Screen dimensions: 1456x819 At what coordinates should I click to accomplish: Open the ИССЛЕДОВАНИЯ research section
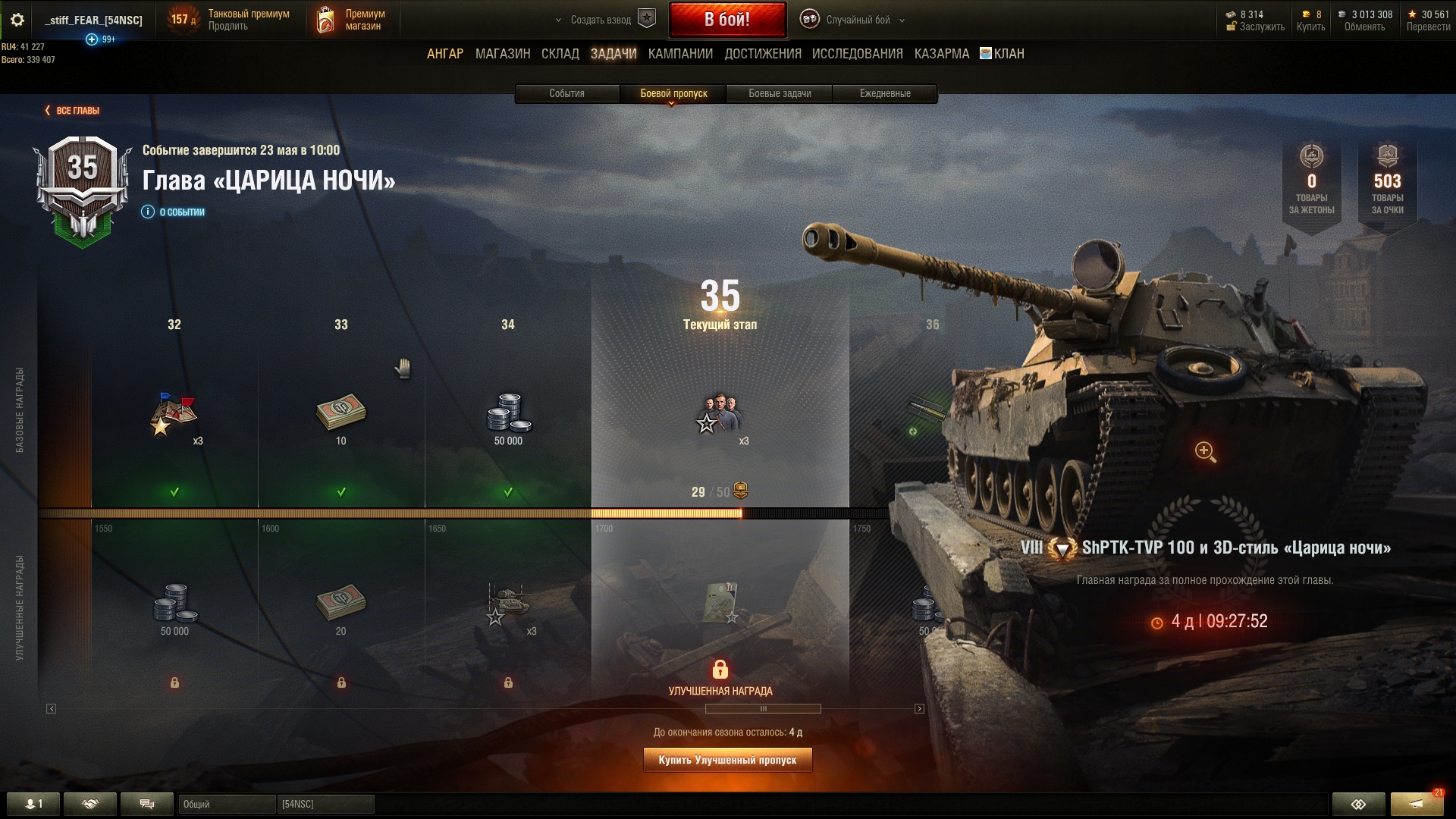[x=857, y=54]
